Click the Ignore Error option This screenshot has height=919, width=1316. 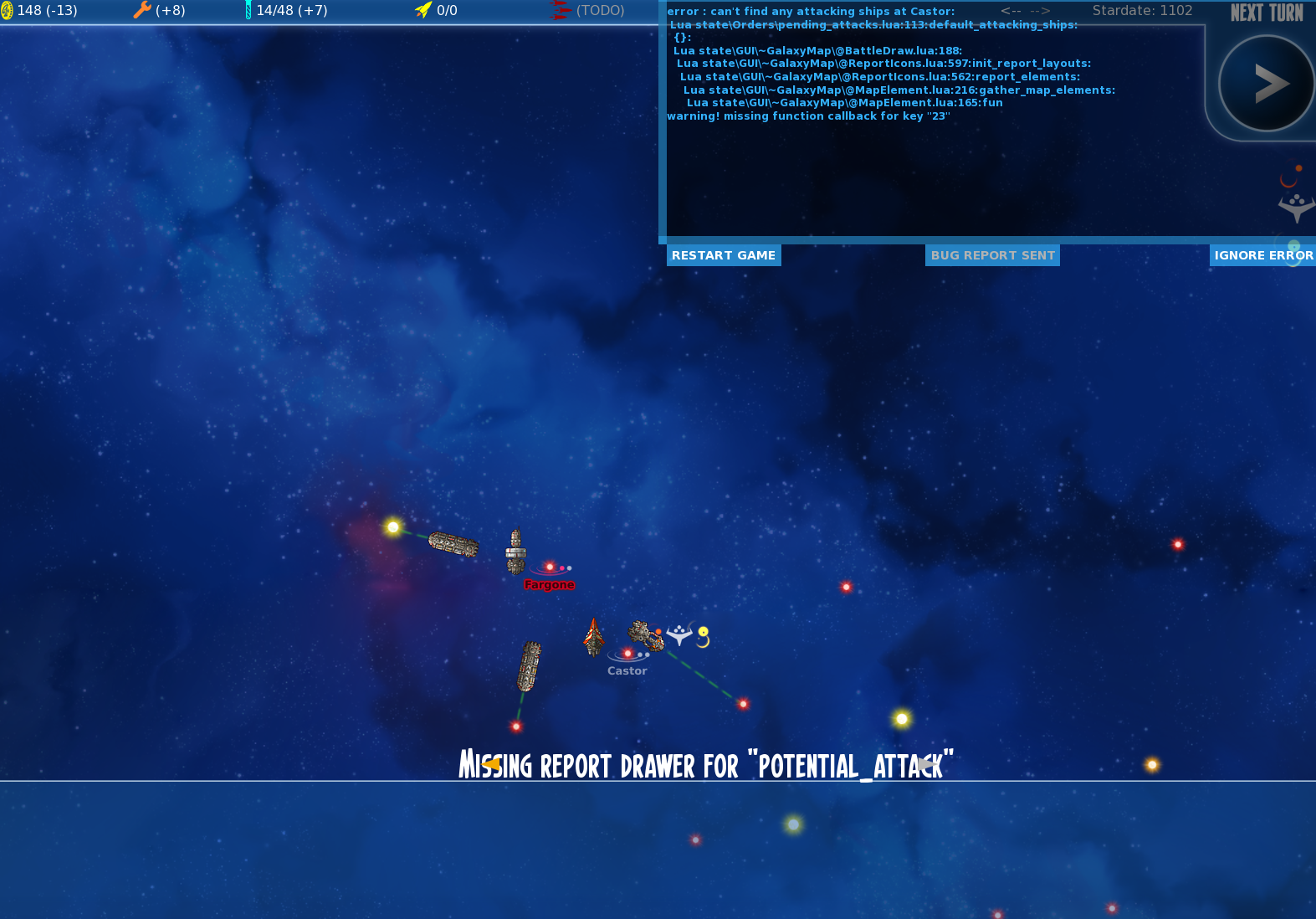pos(1263,255)
